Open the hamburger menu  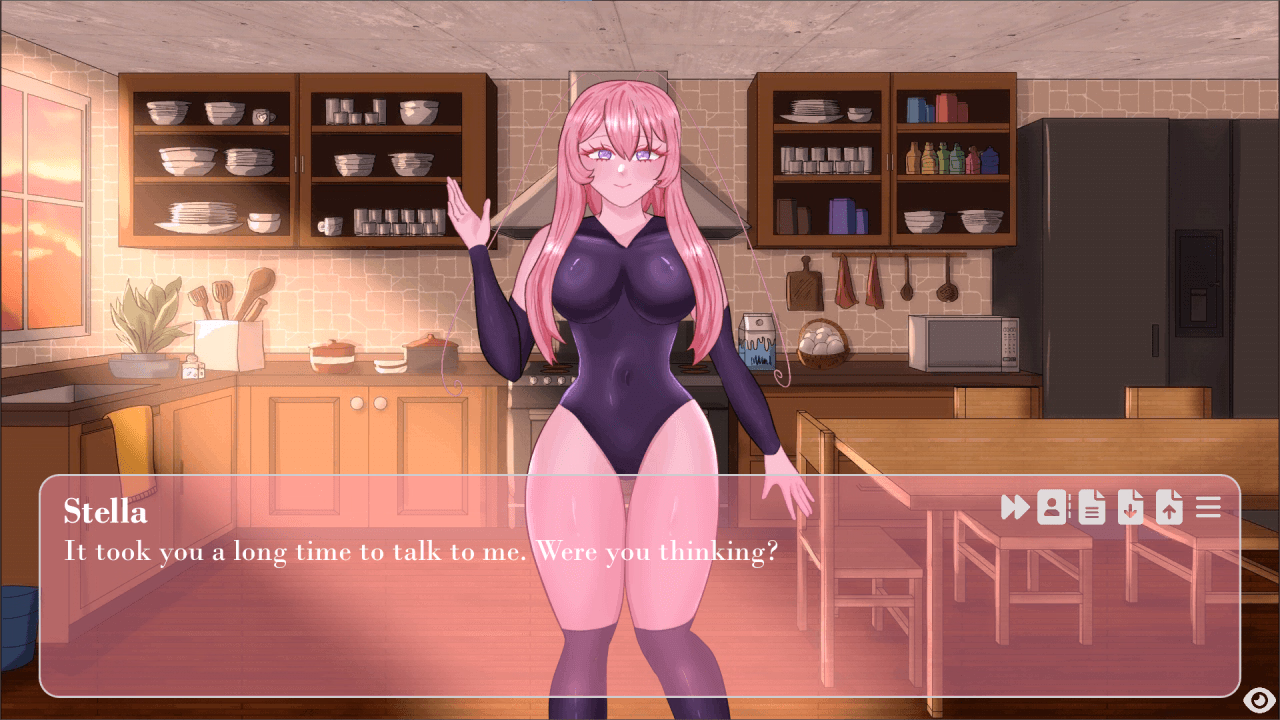click(1208, 508)
